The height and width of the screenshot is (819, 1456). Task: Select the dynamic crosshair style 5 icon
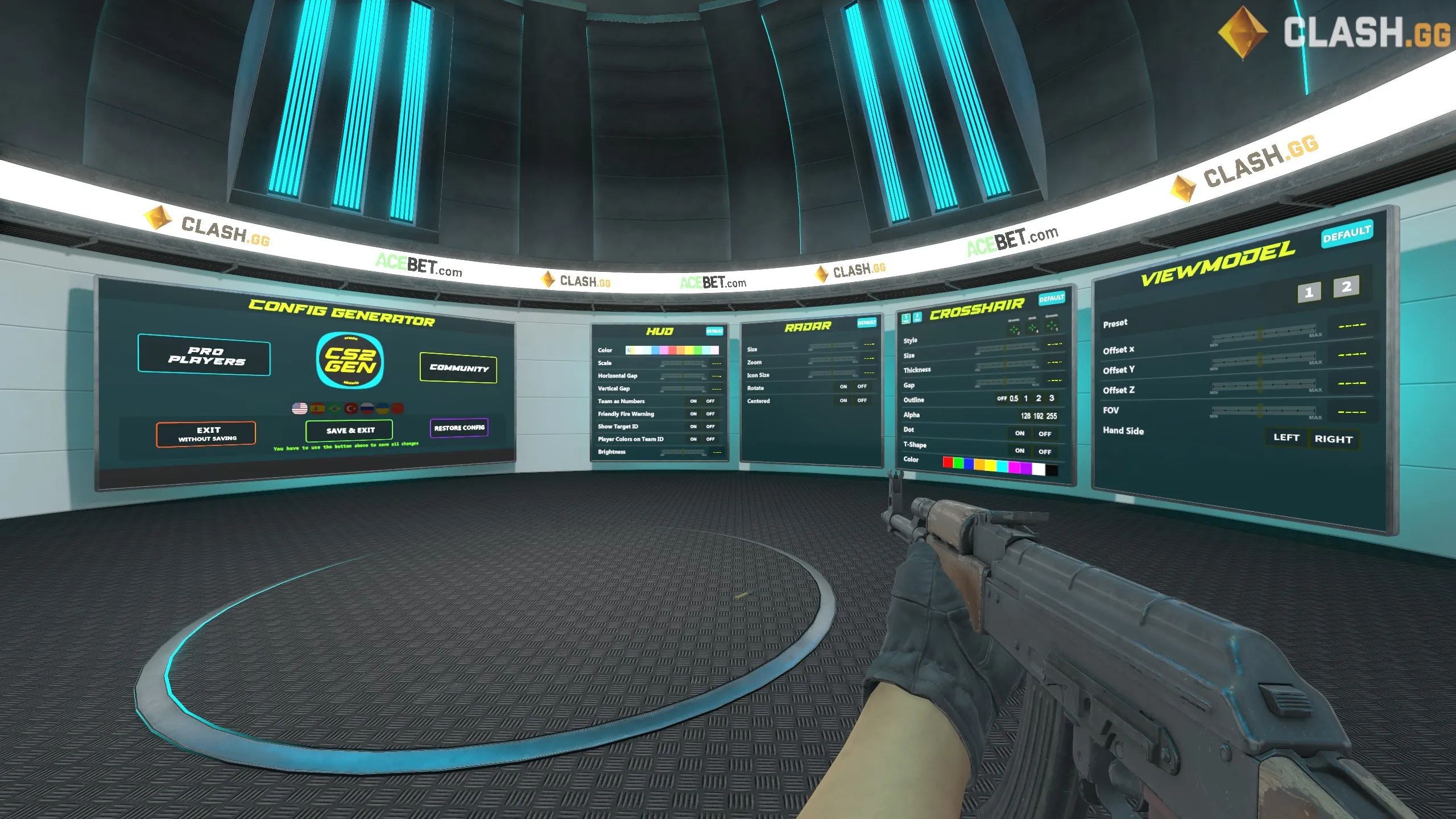[x=1054, y=326]
